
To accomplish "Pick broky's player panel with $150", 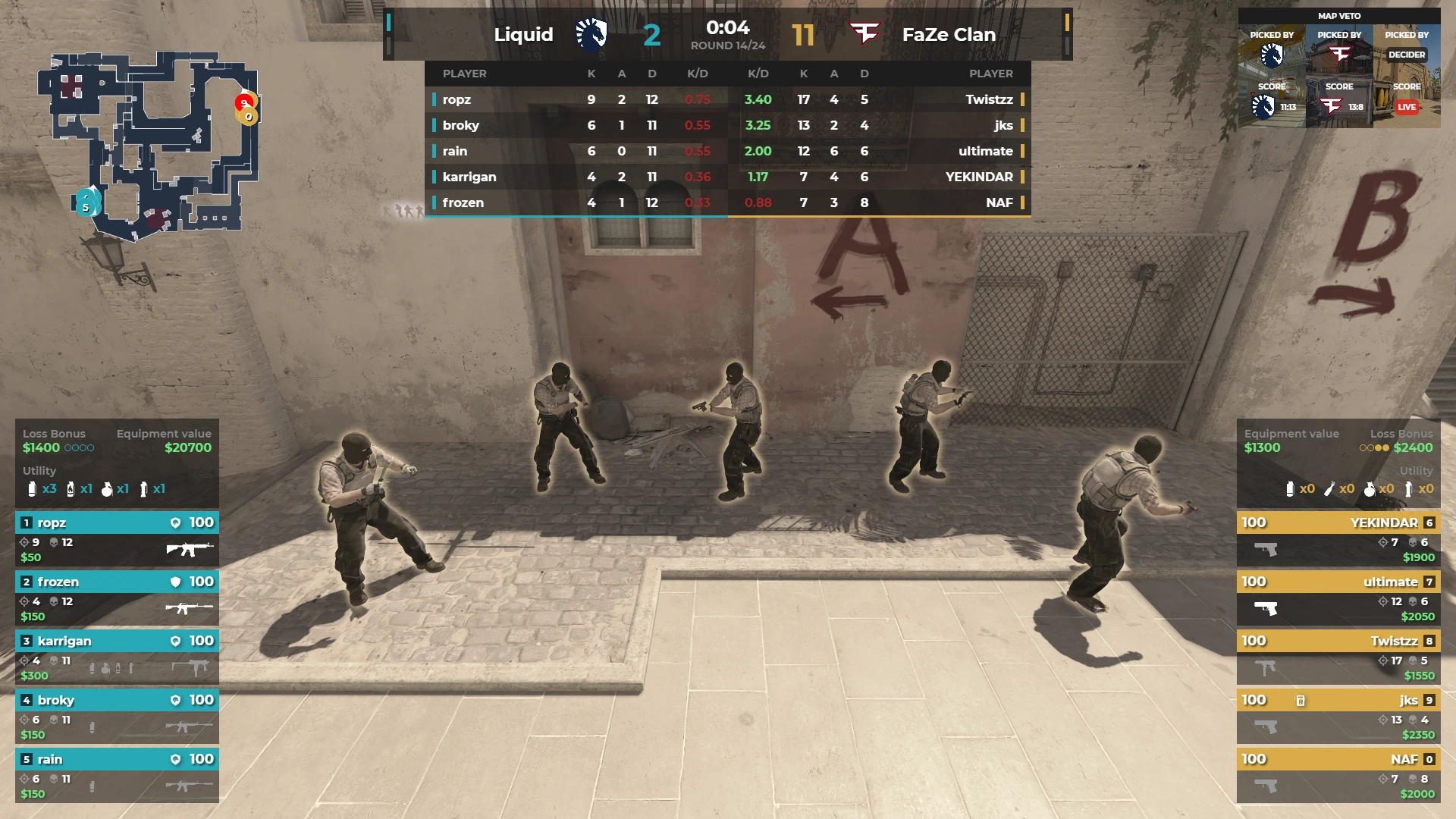I will pyautogui.click(x=117, y=717).
